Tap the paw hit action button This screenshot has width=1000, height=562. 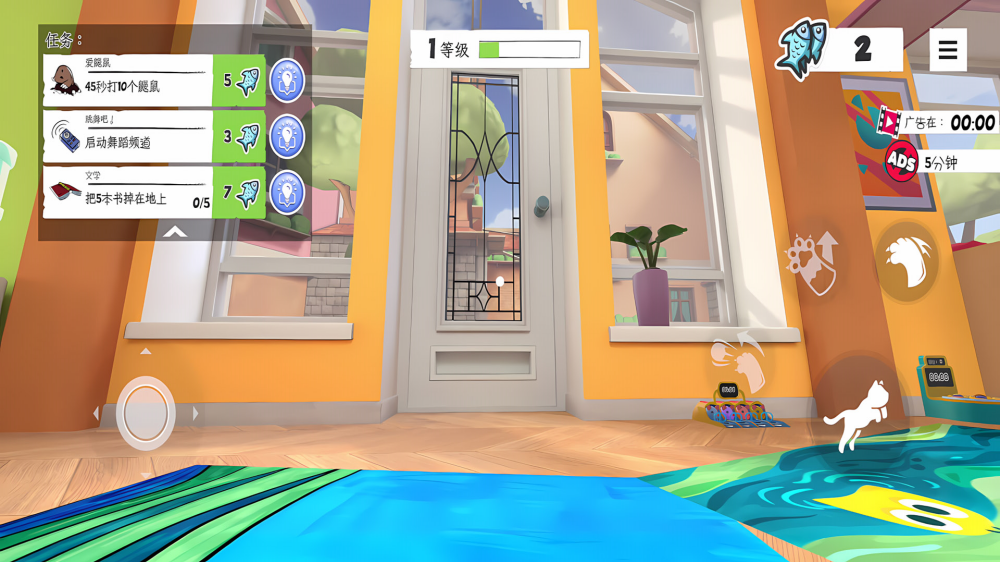[x=738, y=364]
